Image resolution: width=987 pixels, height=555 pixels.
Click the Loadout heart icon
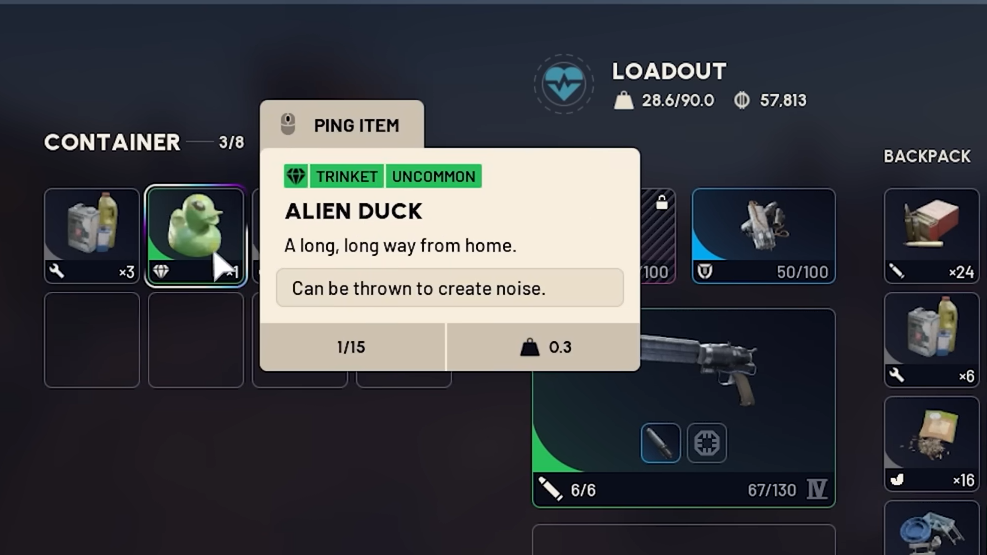tap(563, 84)
